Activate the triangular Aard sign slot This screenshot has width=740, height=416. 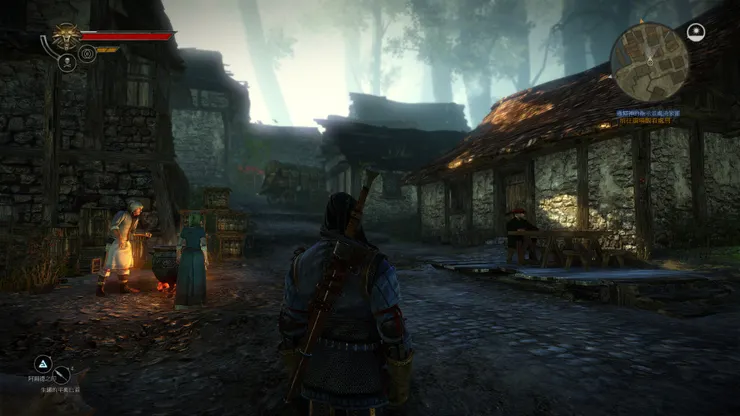pos(43,364)
